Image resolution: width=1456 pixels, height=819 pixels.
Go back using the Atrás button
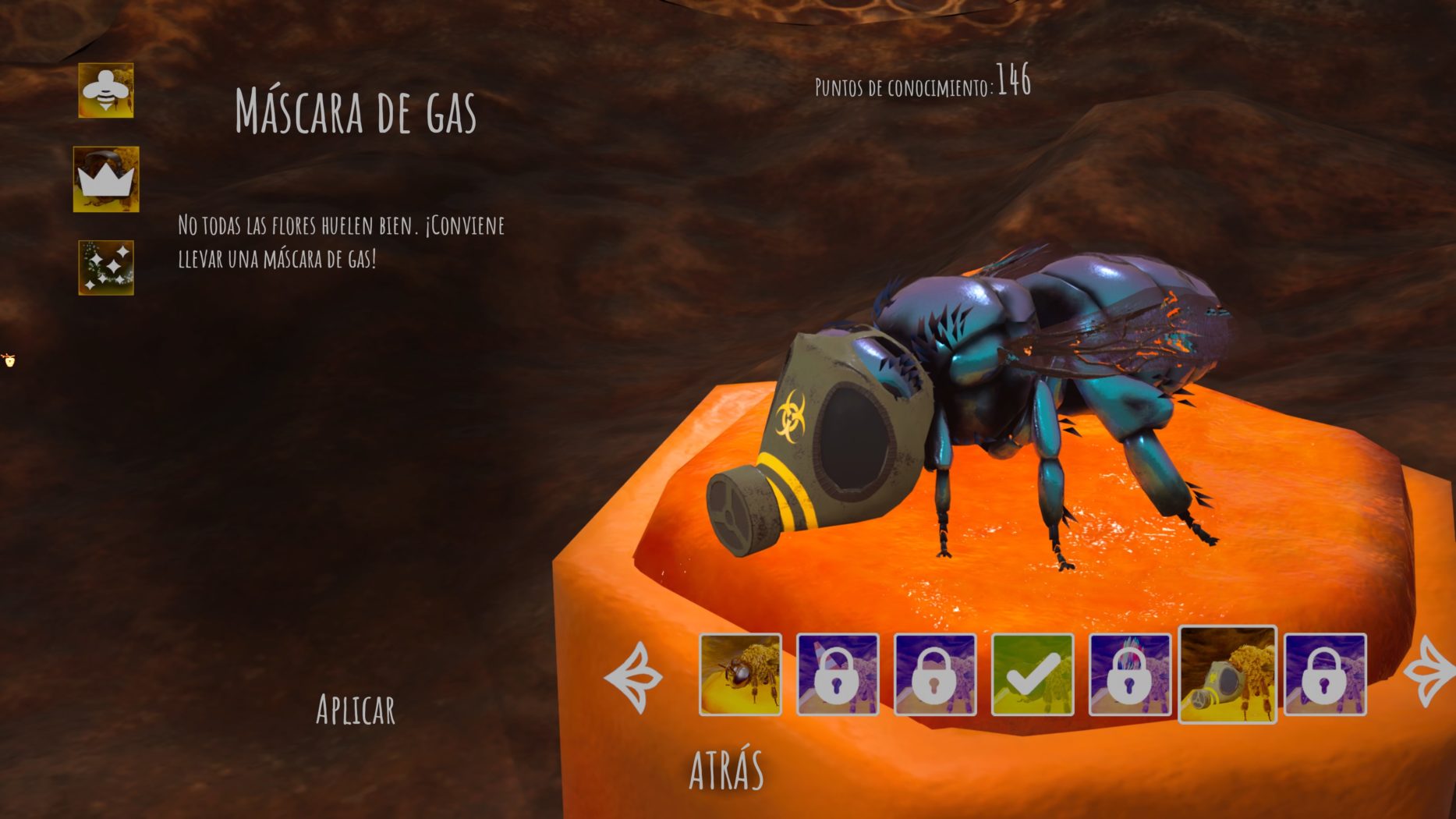click(x=726, y=769)
